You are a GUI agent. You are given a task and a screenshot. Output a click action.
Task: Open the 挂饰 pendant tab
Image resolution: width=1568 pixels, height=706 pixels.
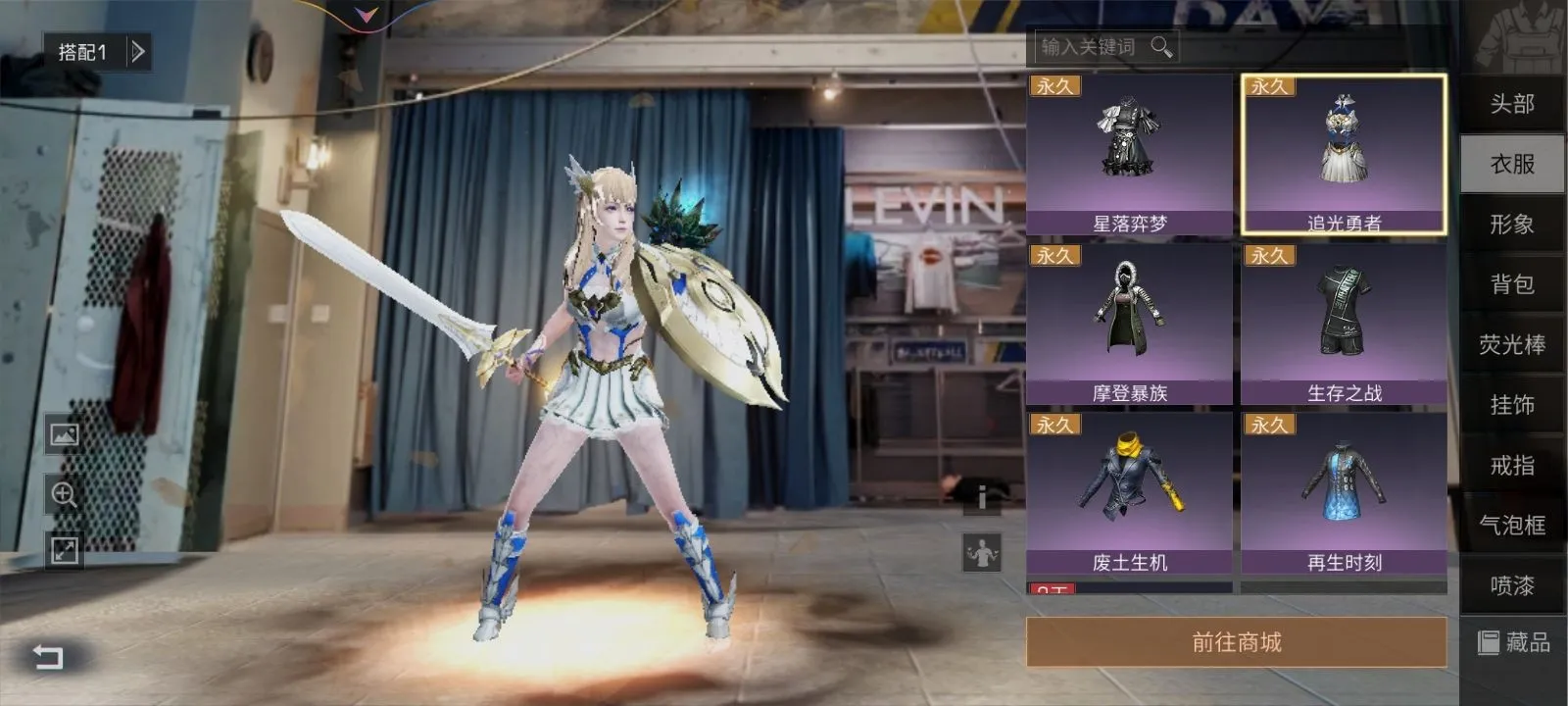coord(1511,405)
